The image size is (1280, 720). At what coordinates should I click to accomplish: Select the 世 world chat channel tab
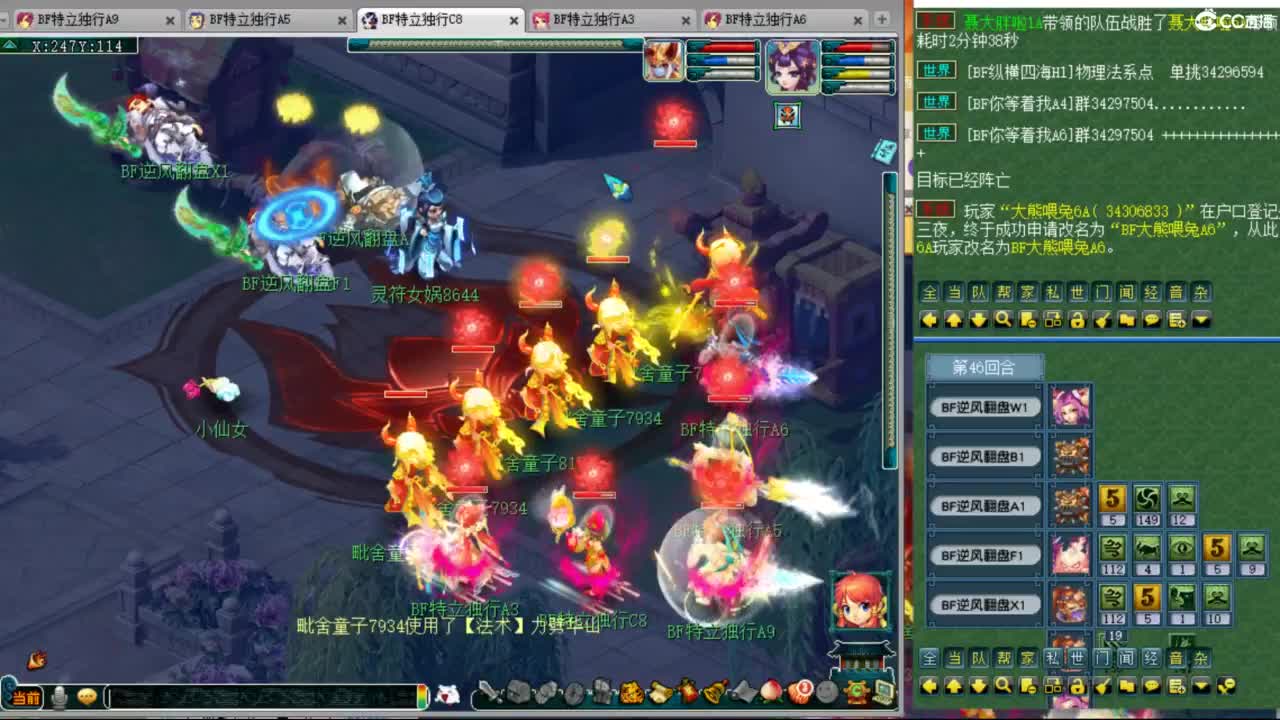[1077, 291]
